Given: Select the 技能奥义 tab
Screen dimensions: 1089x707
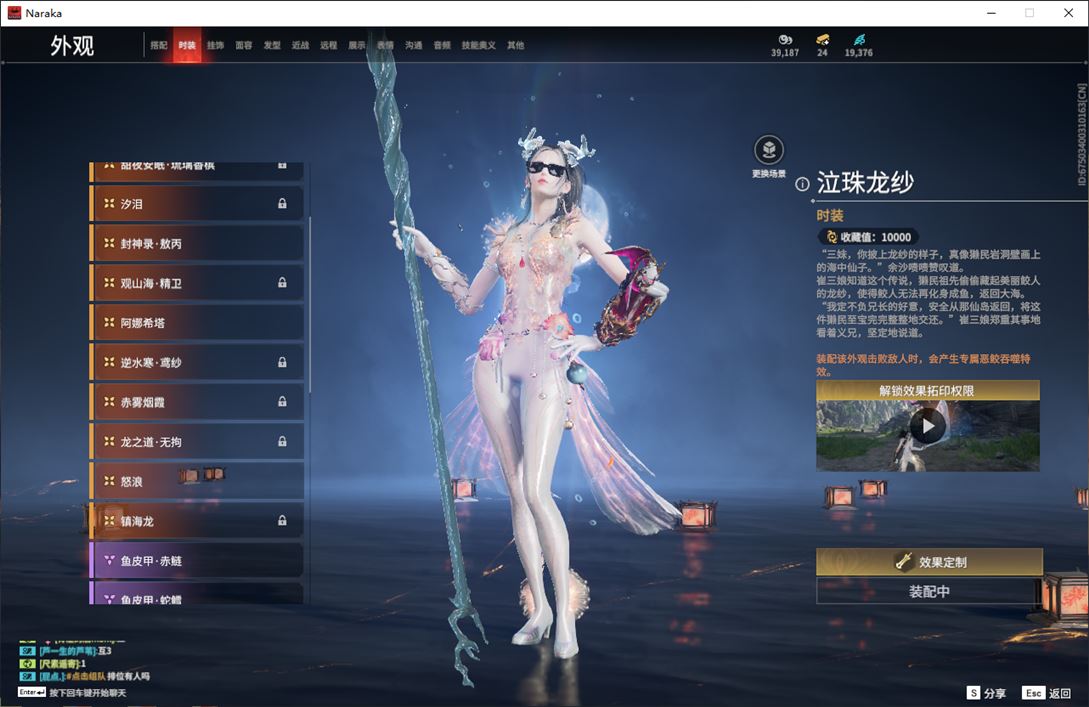Looking at the screenshot, I should click(478, 45).
